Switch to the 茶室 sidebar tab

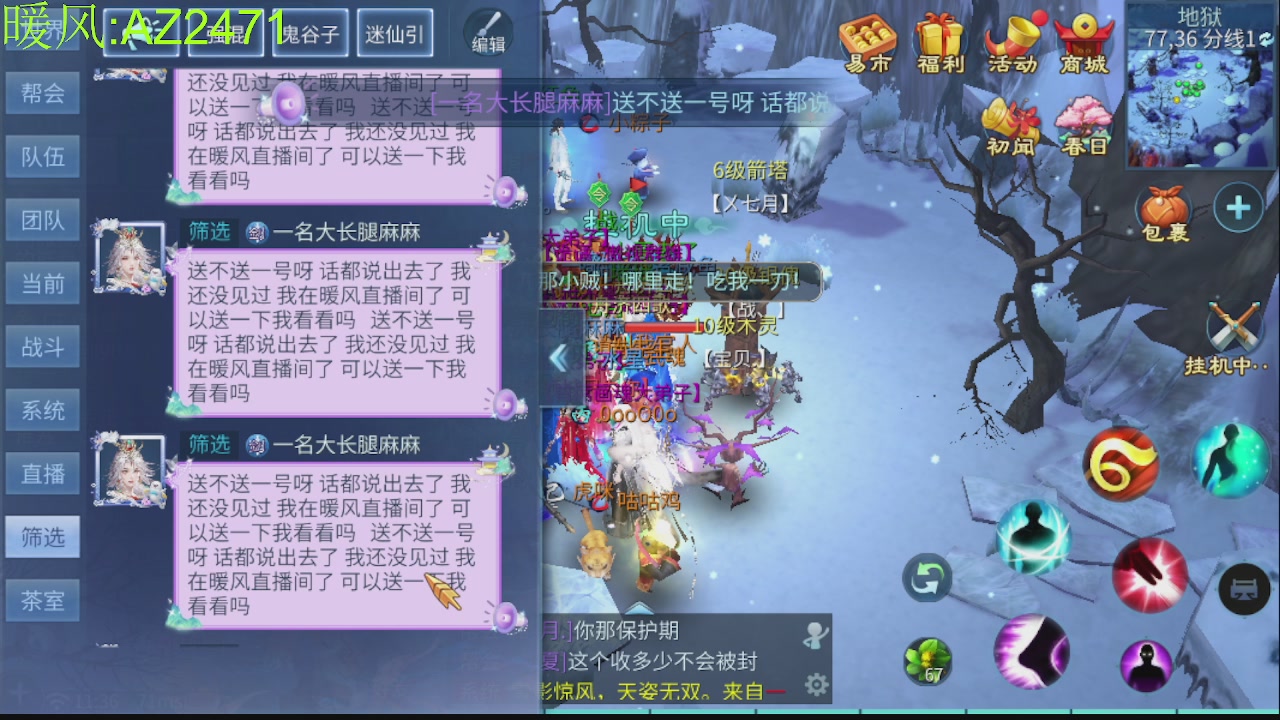[42, 600]
